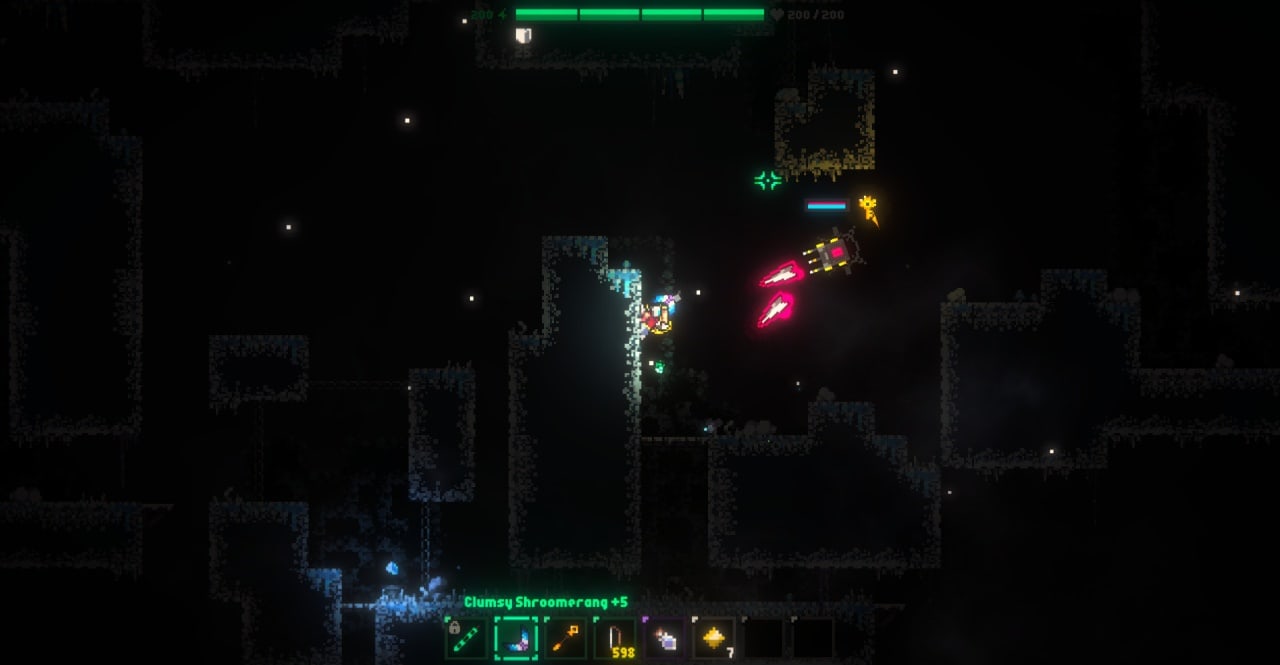This screenshot has width=1280, height=665.
Task: Select the golden gem slot with 7
Action: point(714,638)
